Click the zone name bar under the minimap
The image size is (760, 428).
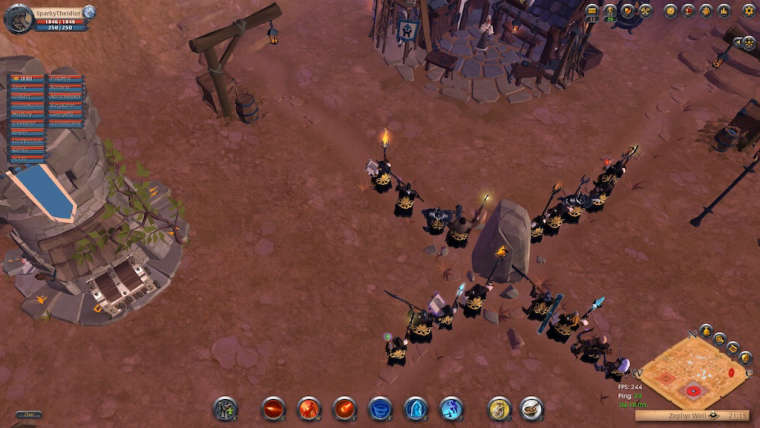pos(692,414)
